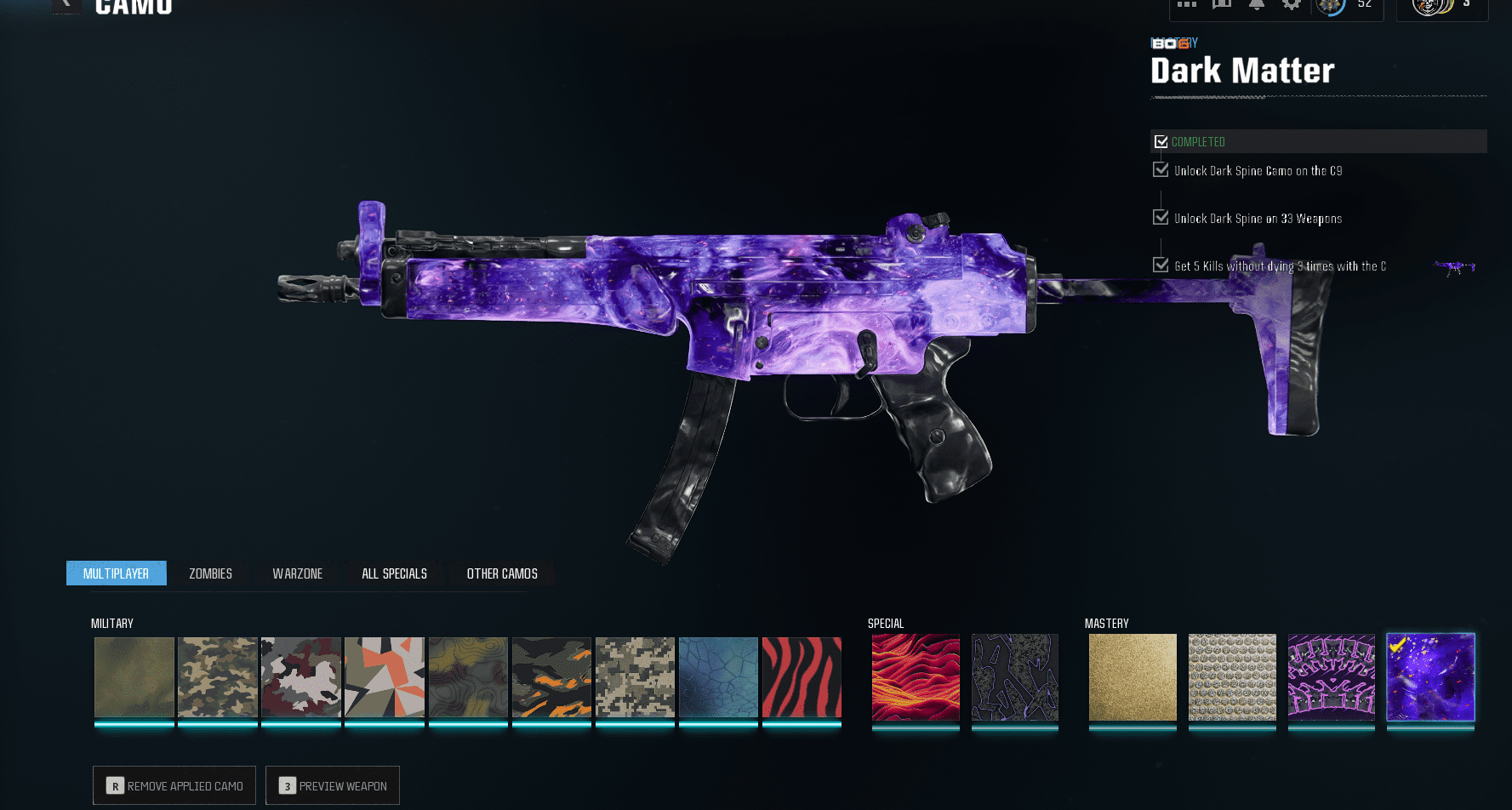Open the Warzone camo tab
Screen dimensions: 1512x810
[x=298, y=573]
